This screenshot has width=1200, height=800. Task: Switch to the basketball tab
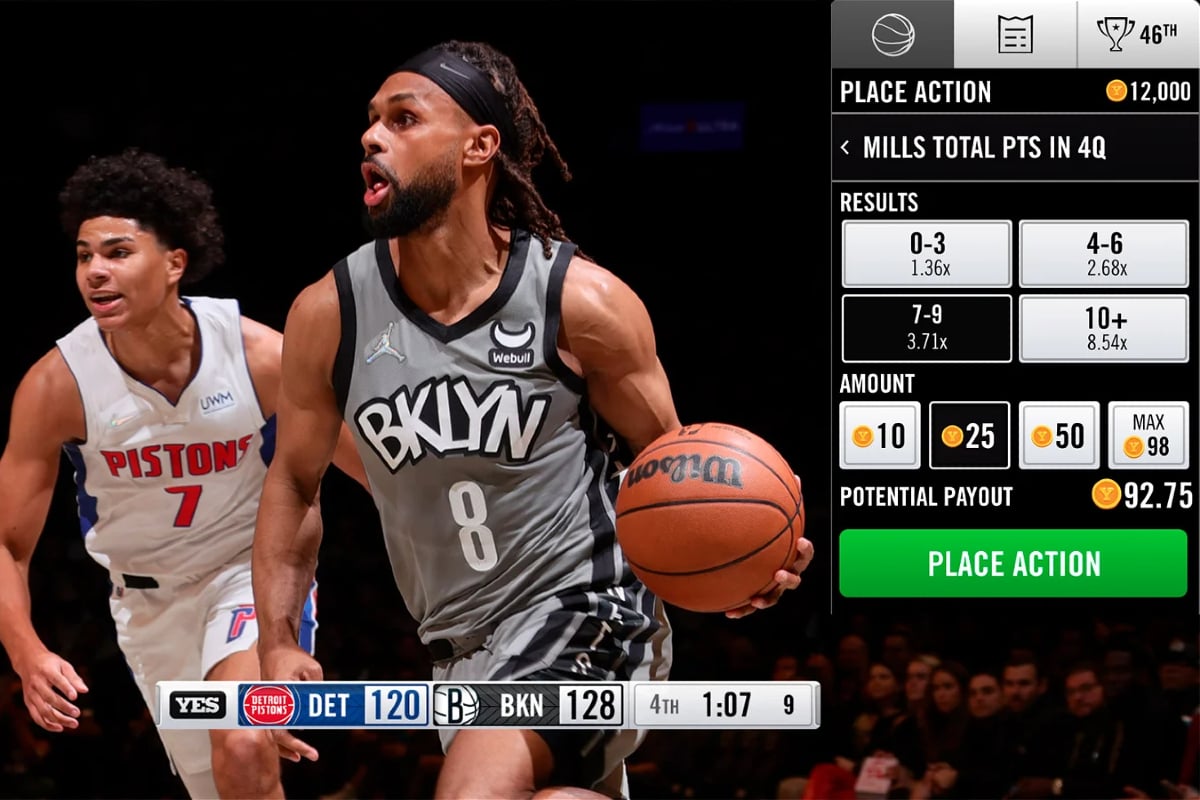893,34
